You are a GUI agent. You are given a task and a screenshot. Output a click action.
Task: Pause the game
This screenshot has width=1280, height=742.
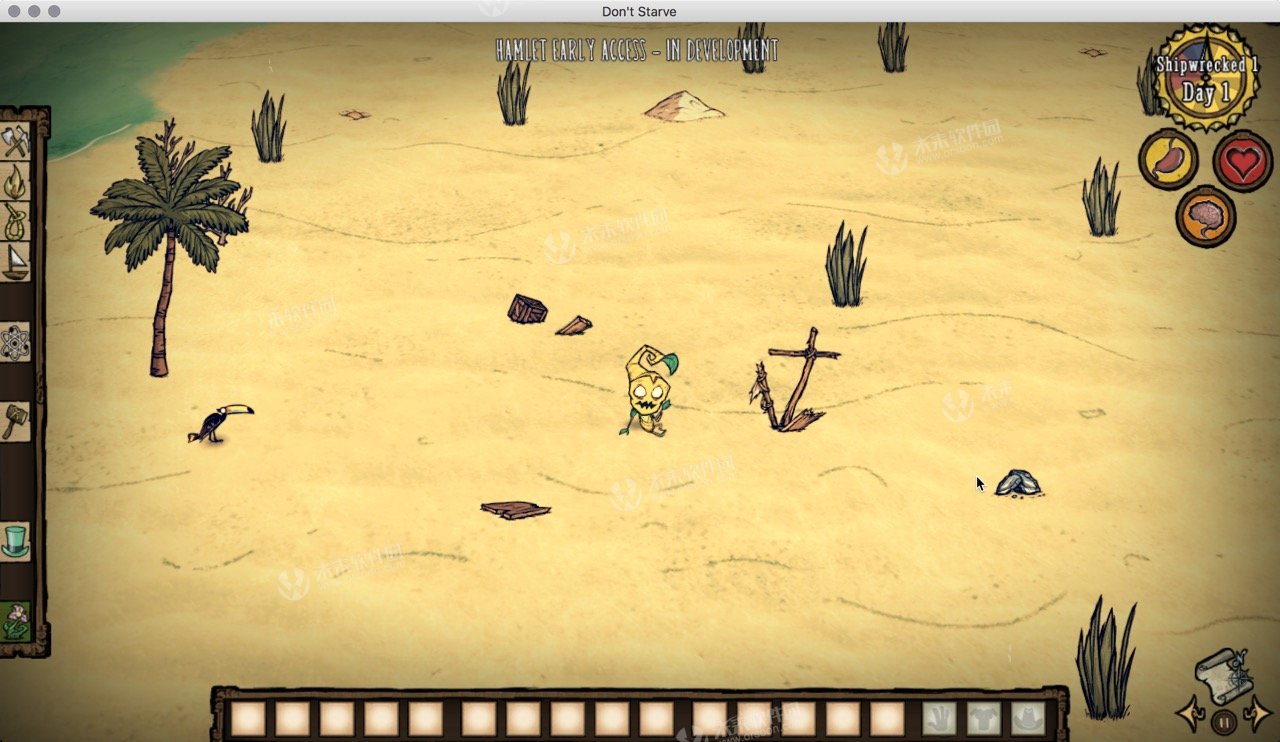[x=1224, y=720]
